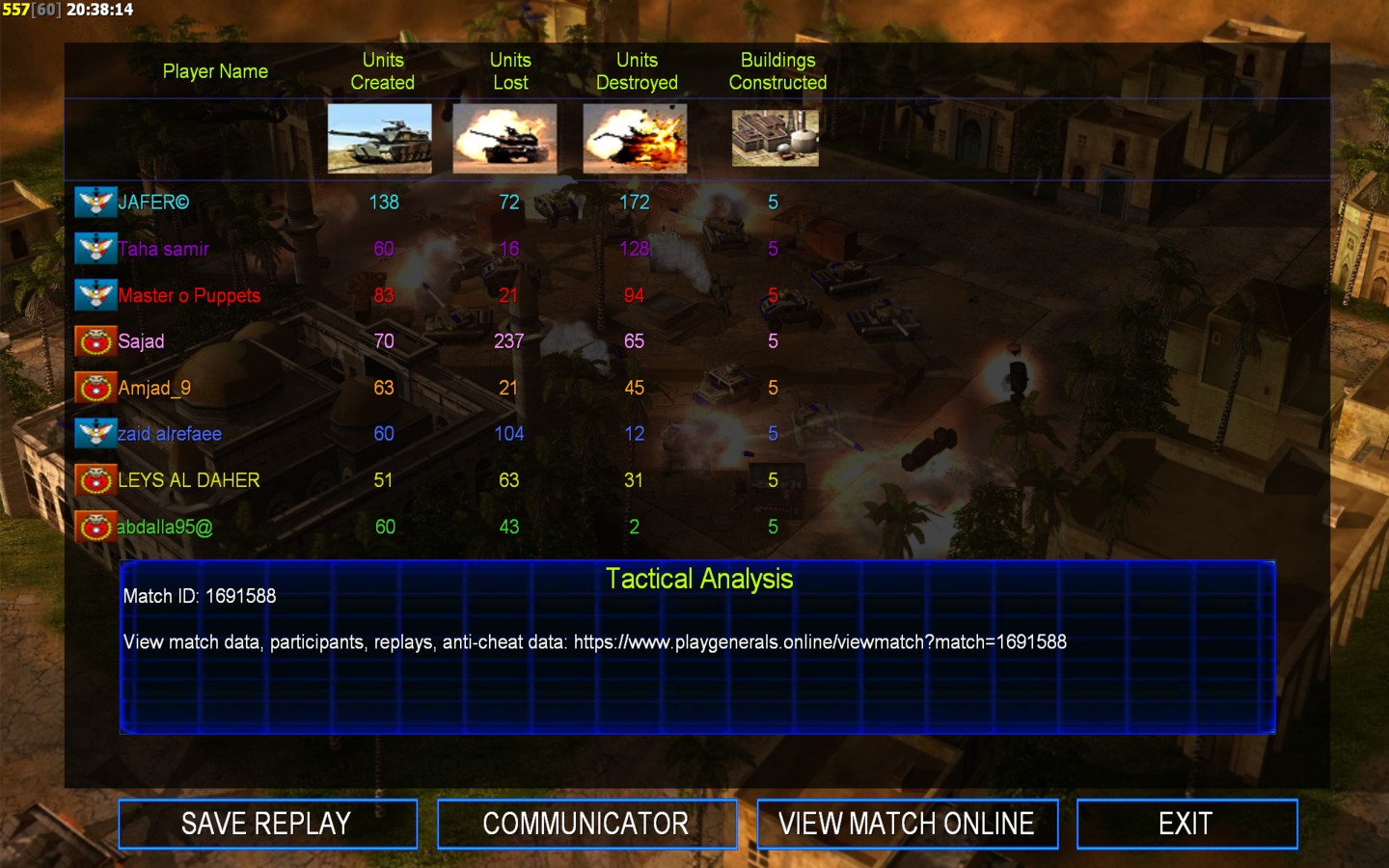
Task: Pick the LEYS AL DAHER row
Action: (x=189, y=480)
